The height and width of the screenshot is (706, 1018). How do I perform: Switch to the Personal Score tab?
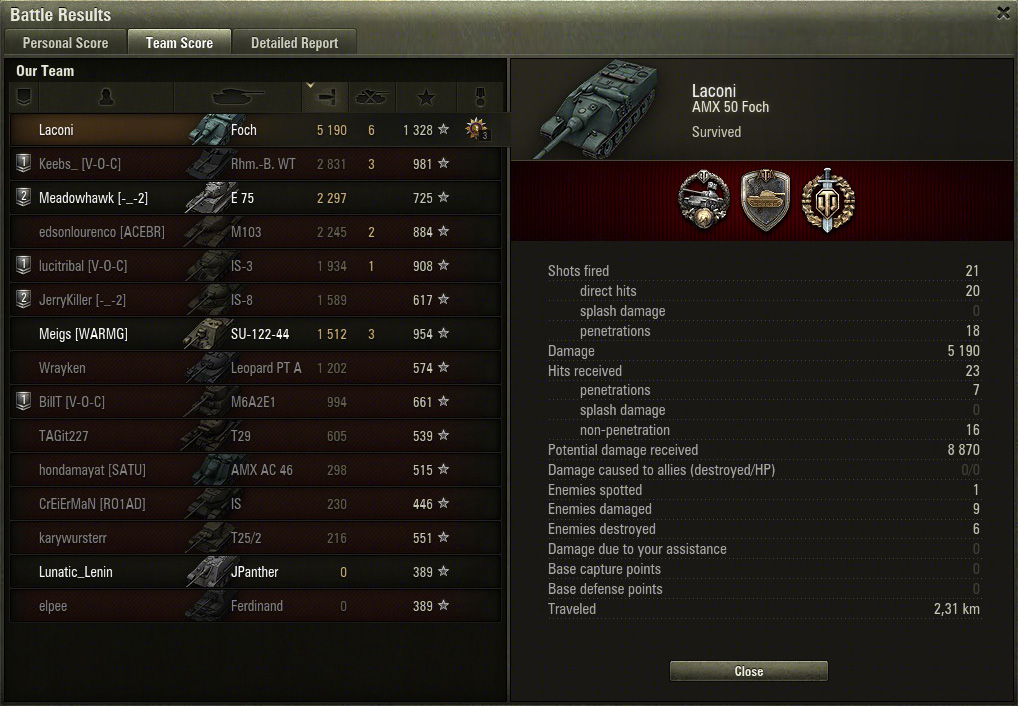coord(65,43)
